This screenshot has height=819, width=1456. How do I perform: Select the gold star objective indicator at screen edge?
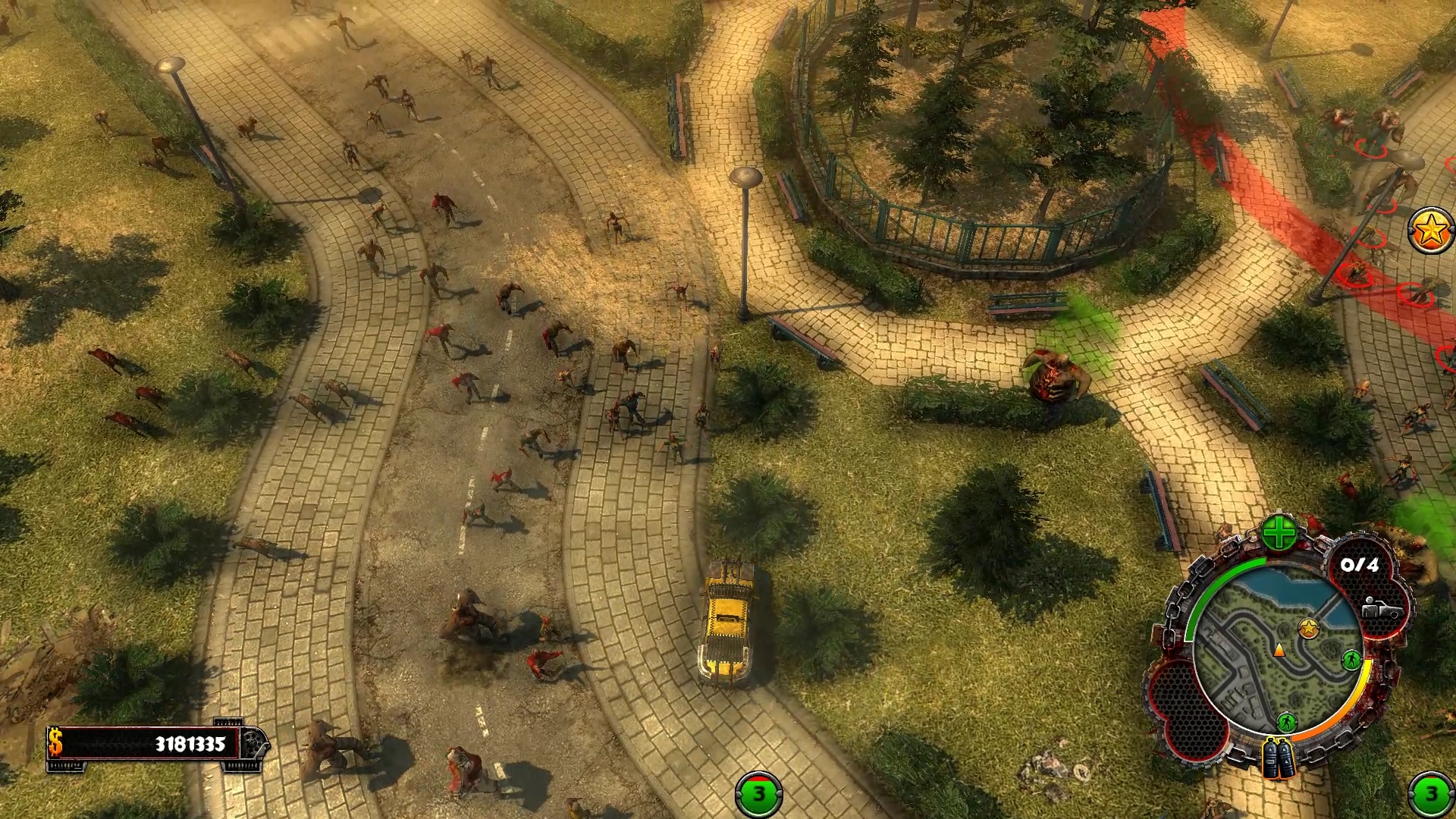(1431, 231)
